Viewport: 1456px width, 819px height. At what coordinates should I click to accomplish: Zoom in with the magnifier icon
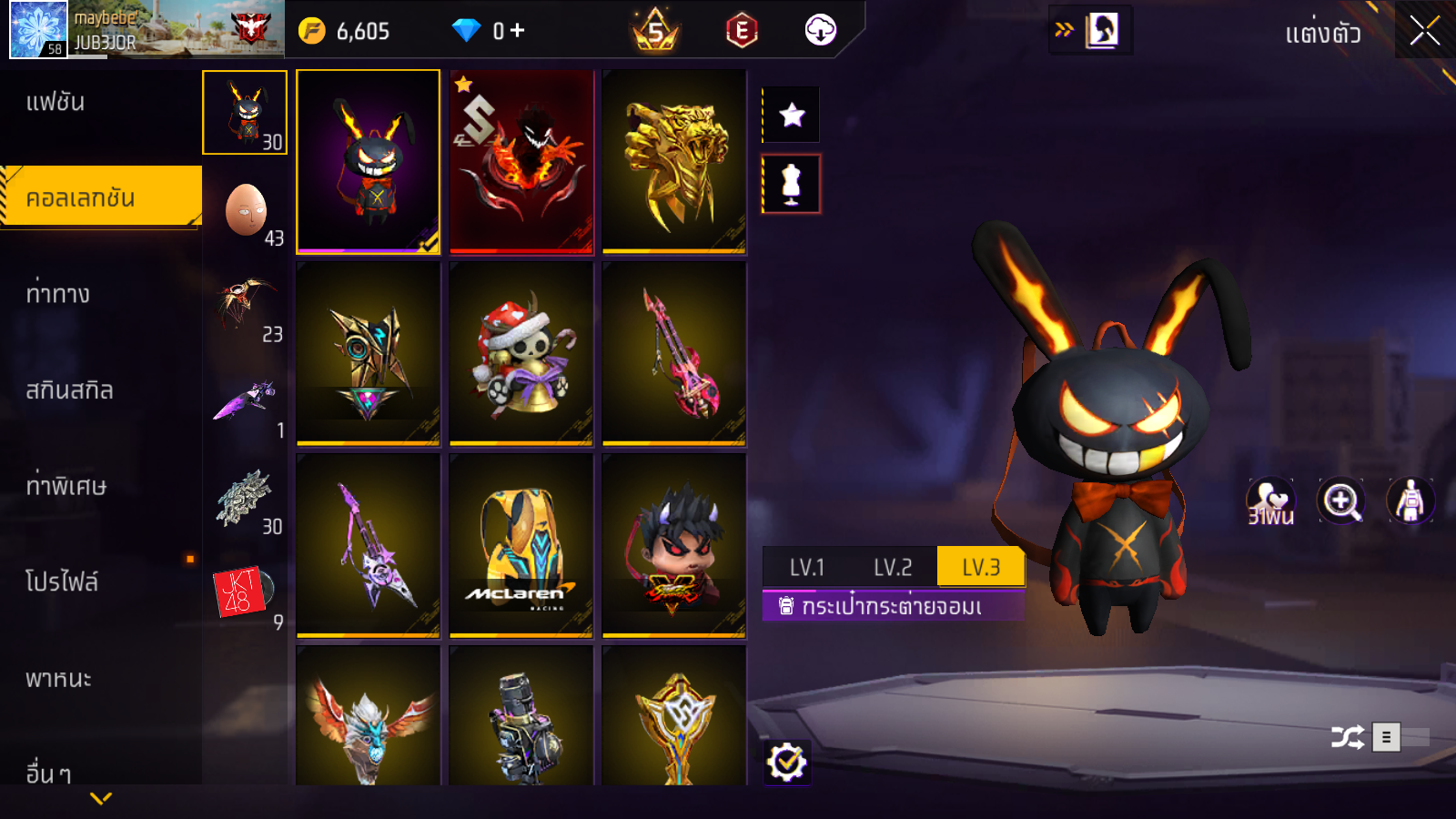click(1341, 500)
